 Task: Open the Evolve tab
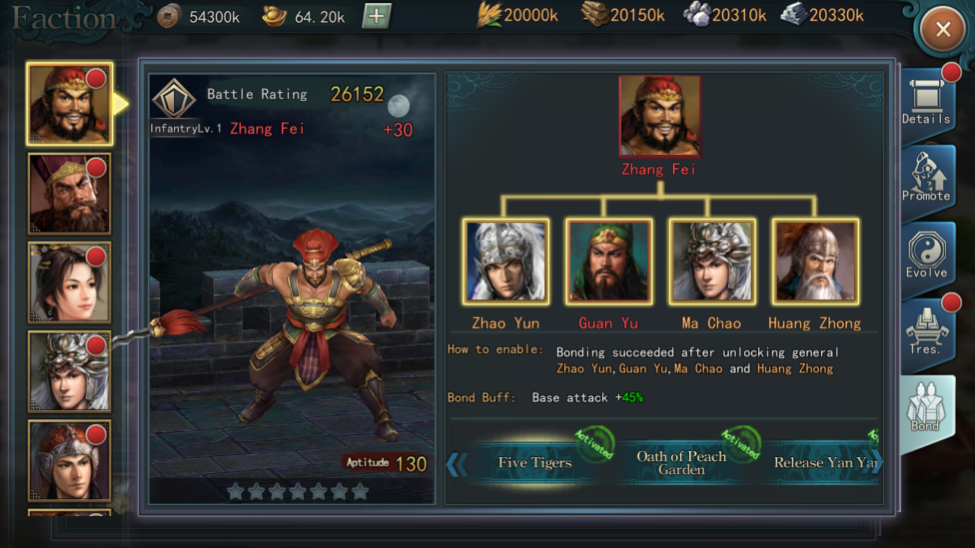tap(926, 255)
